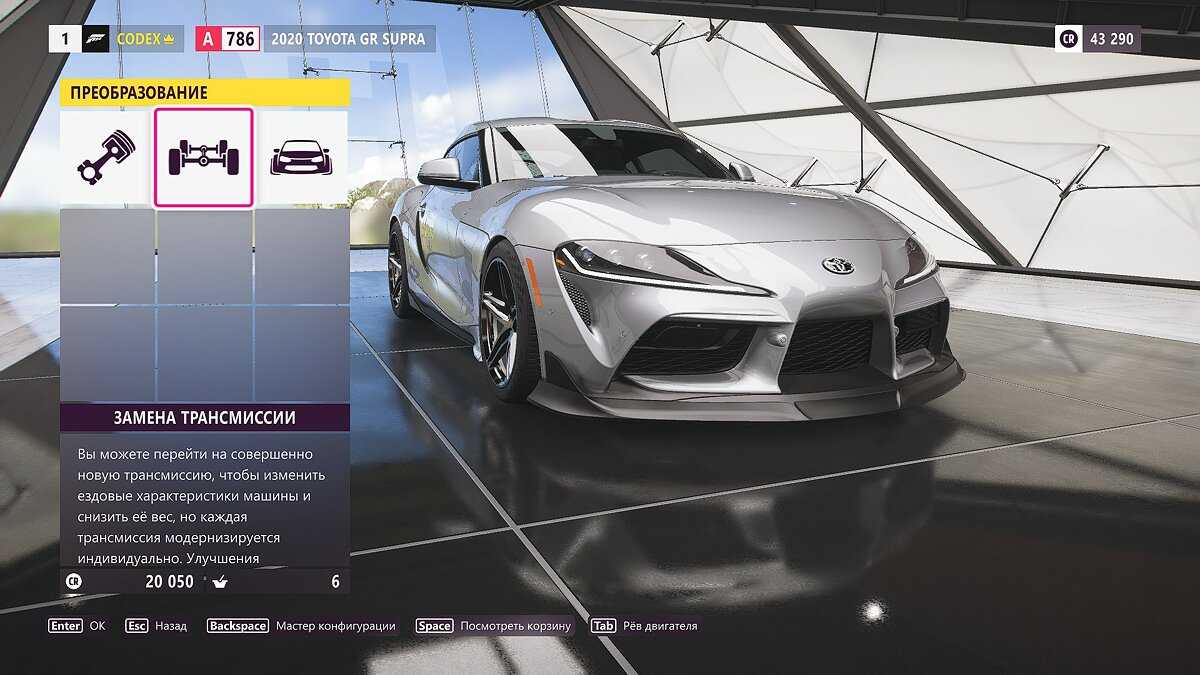Select the engine swap piston tile
1200x675 pixels.
(106, 157)
